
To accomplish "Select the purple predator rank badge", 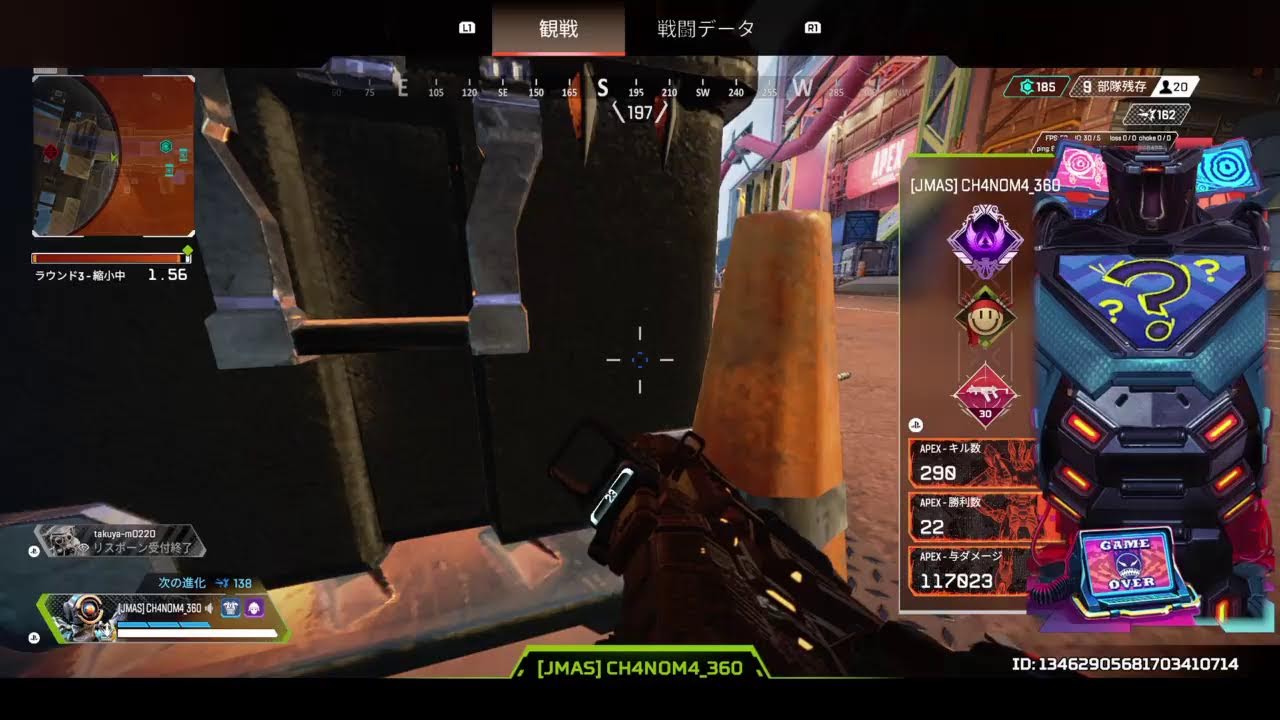I will [985, 241].
